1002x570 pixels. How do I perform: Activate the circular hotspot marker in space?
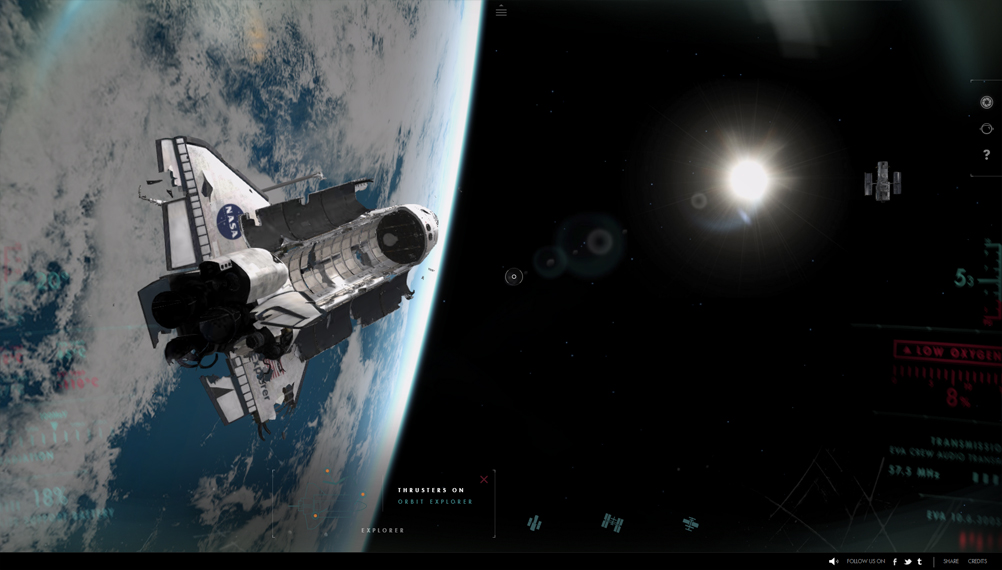point(514,277)
